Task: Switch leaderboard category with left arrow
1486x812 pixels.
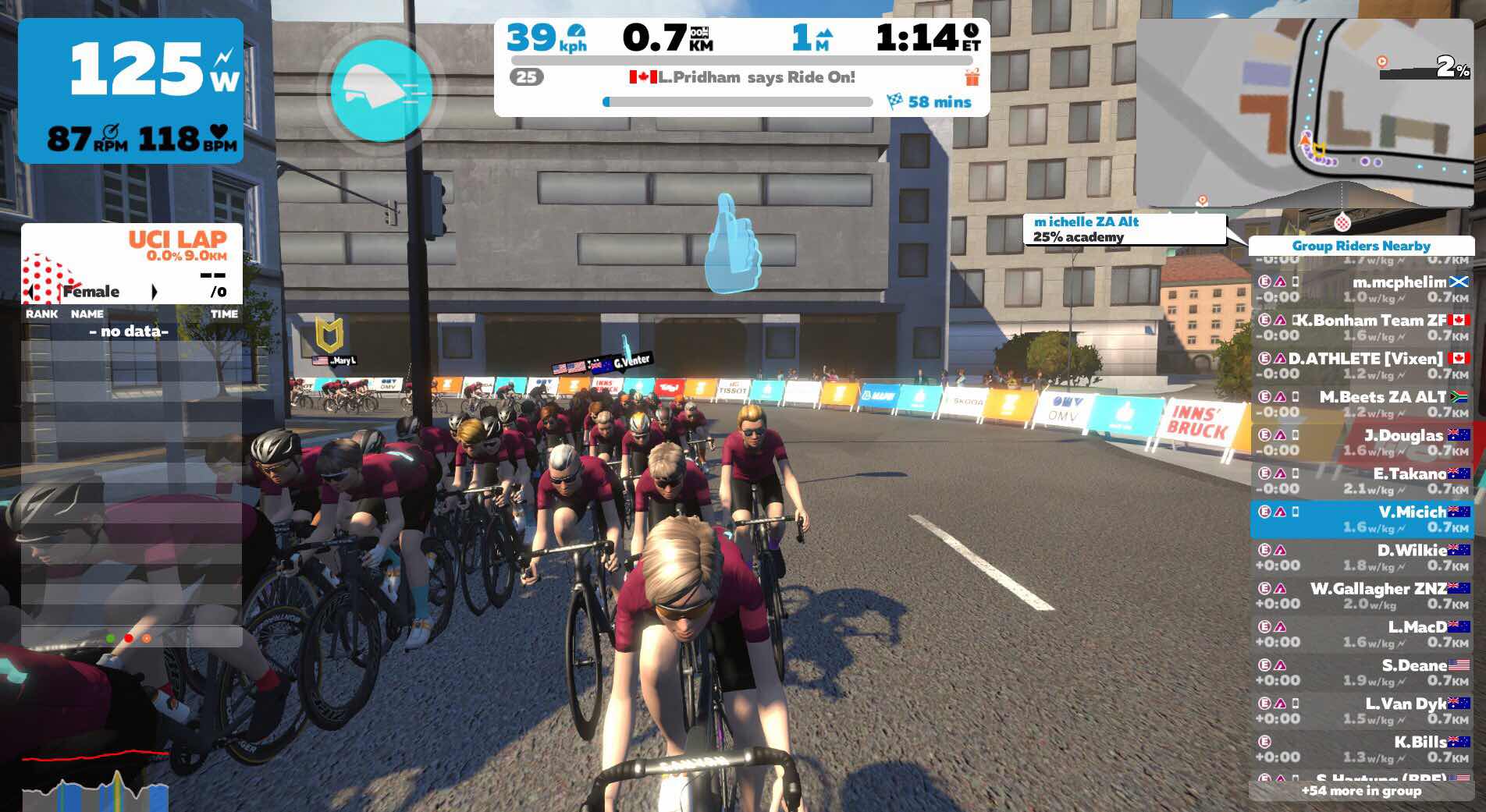Action: pyautogui.click(x=30, y=292)
